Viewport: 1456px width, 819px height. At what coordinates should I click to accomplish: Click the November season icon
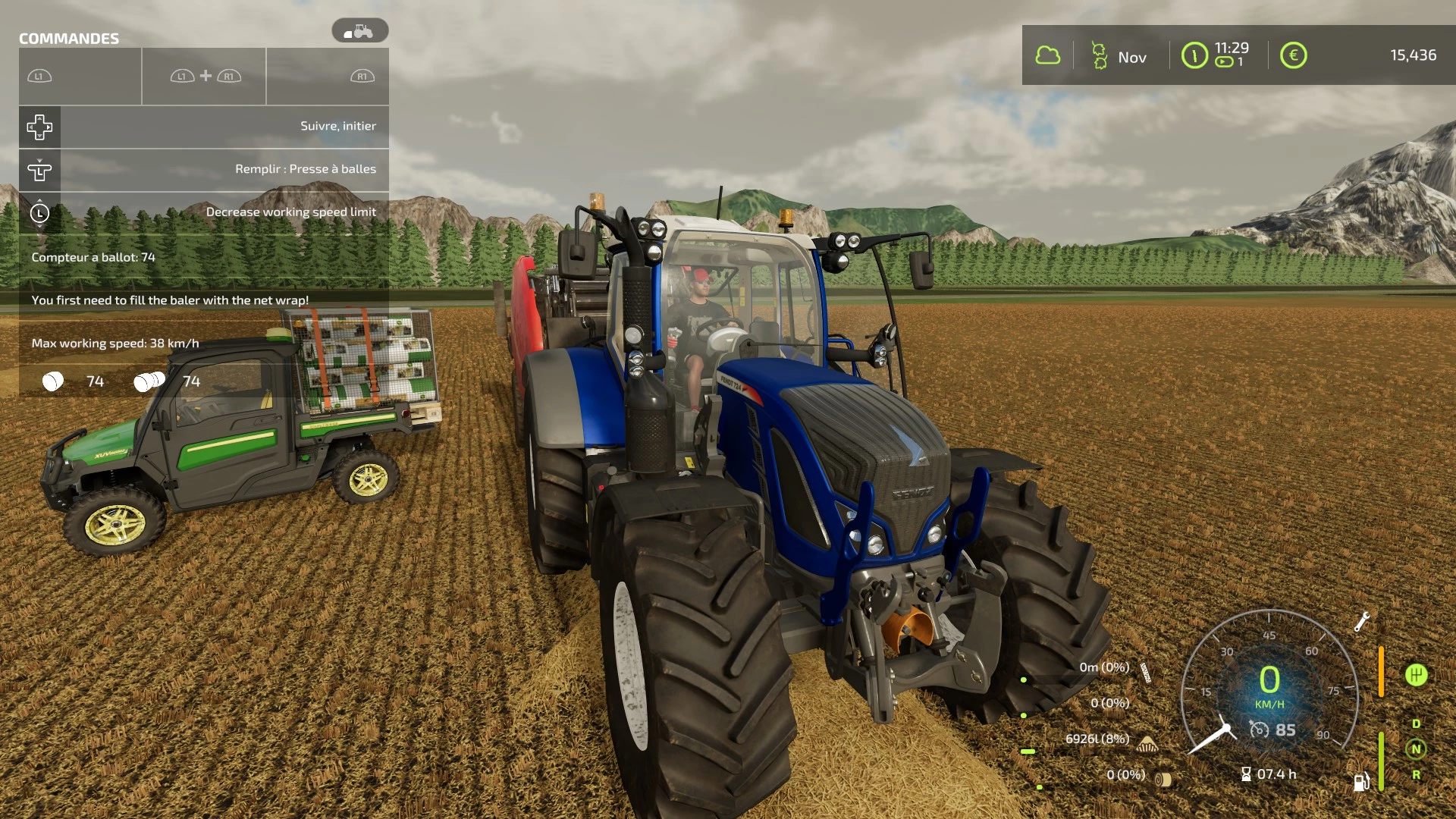(1099, 55)
